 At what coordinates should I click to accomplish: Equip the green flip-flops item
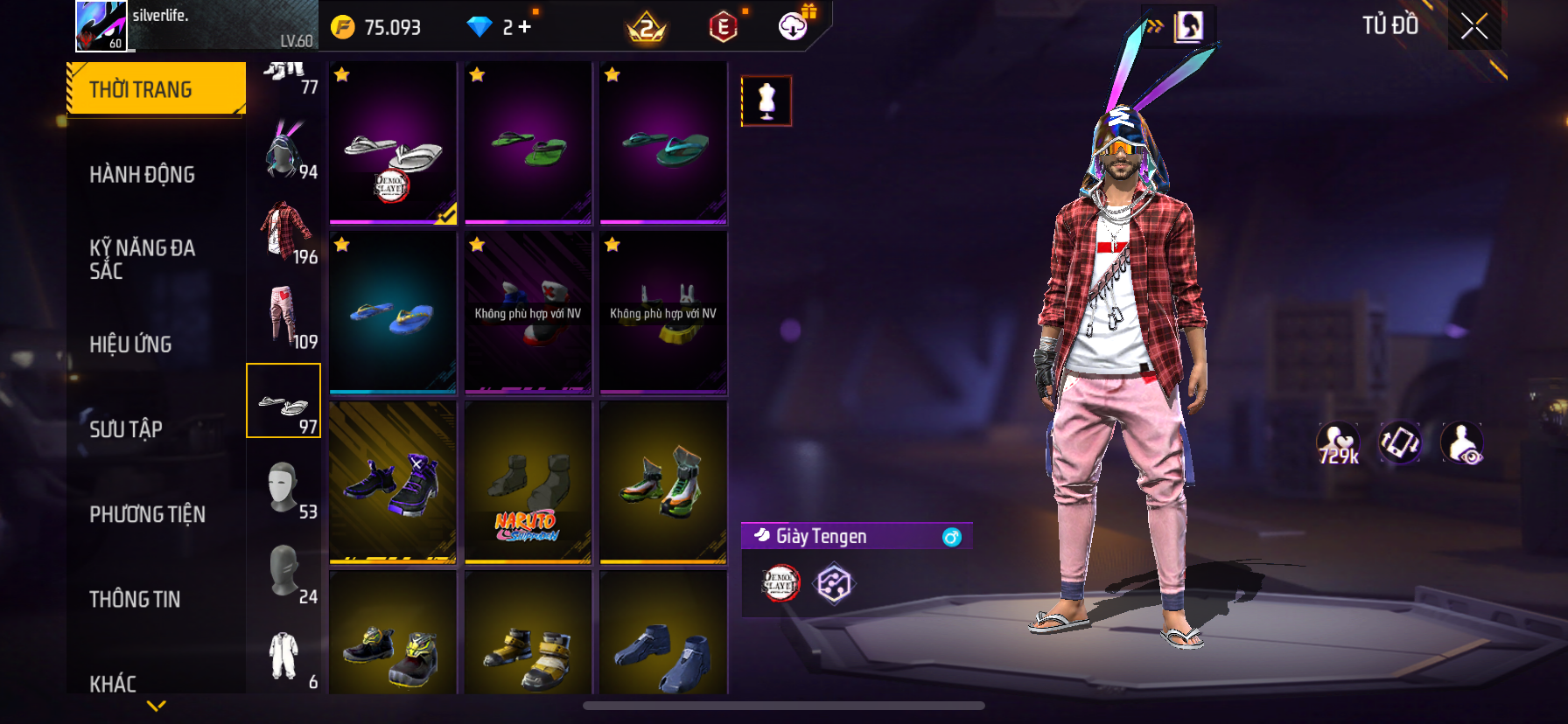click(x=528, y=143)
